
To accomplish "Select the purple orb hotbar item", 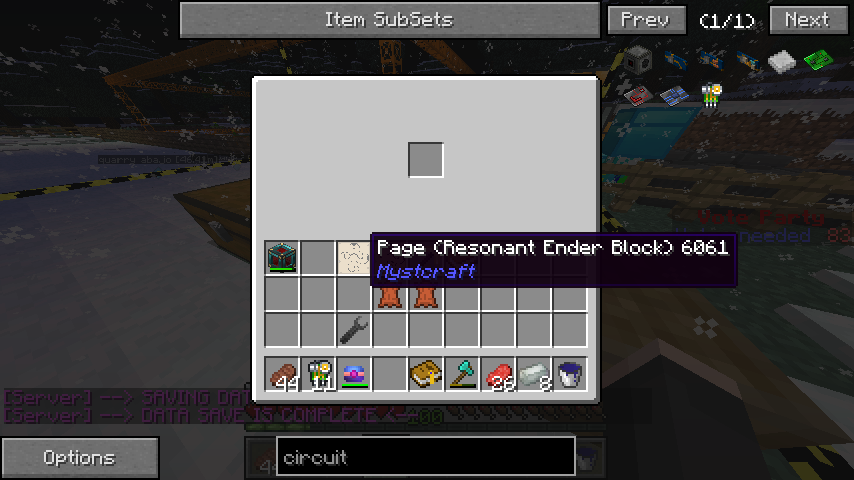I will [353, 374].
